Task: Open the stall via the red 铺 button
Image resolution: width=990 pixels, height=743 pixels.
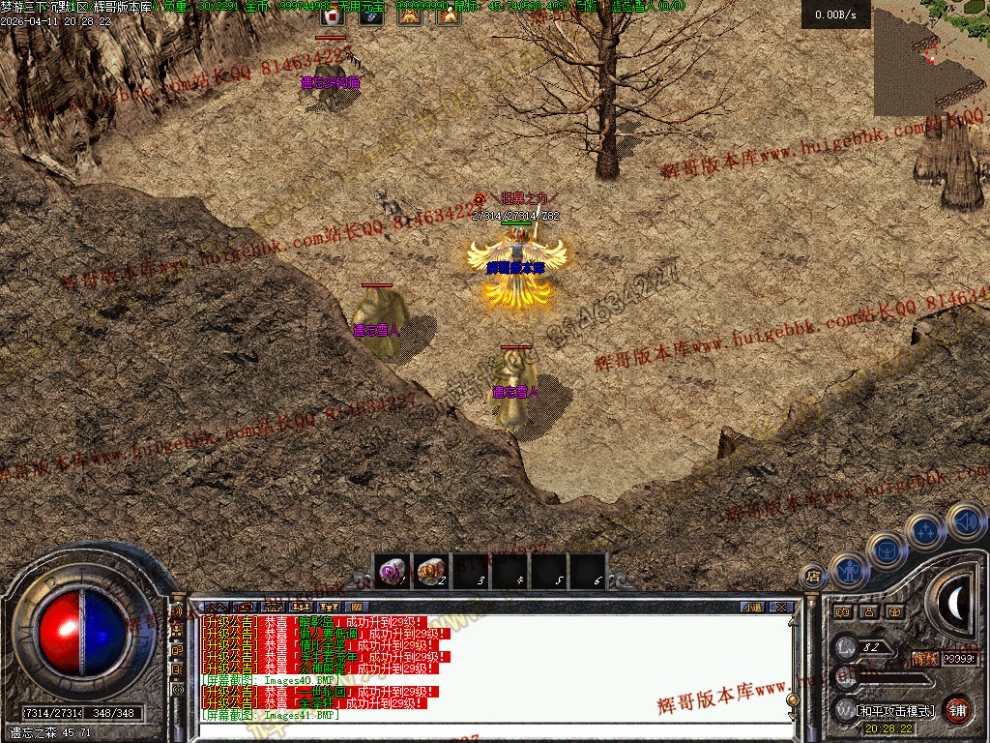Action: pyautogui.click(x=958, y=710)
